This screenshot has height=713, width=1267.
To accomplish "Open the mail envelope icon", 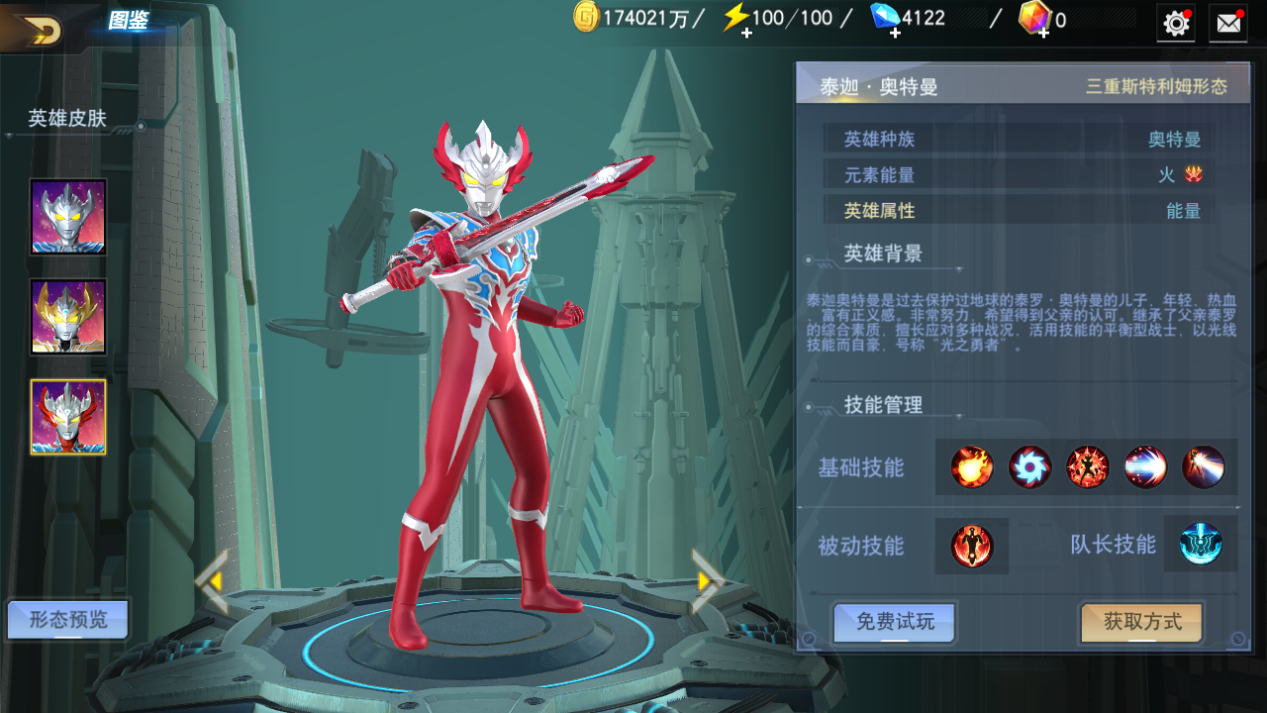I will (1228, 23).
